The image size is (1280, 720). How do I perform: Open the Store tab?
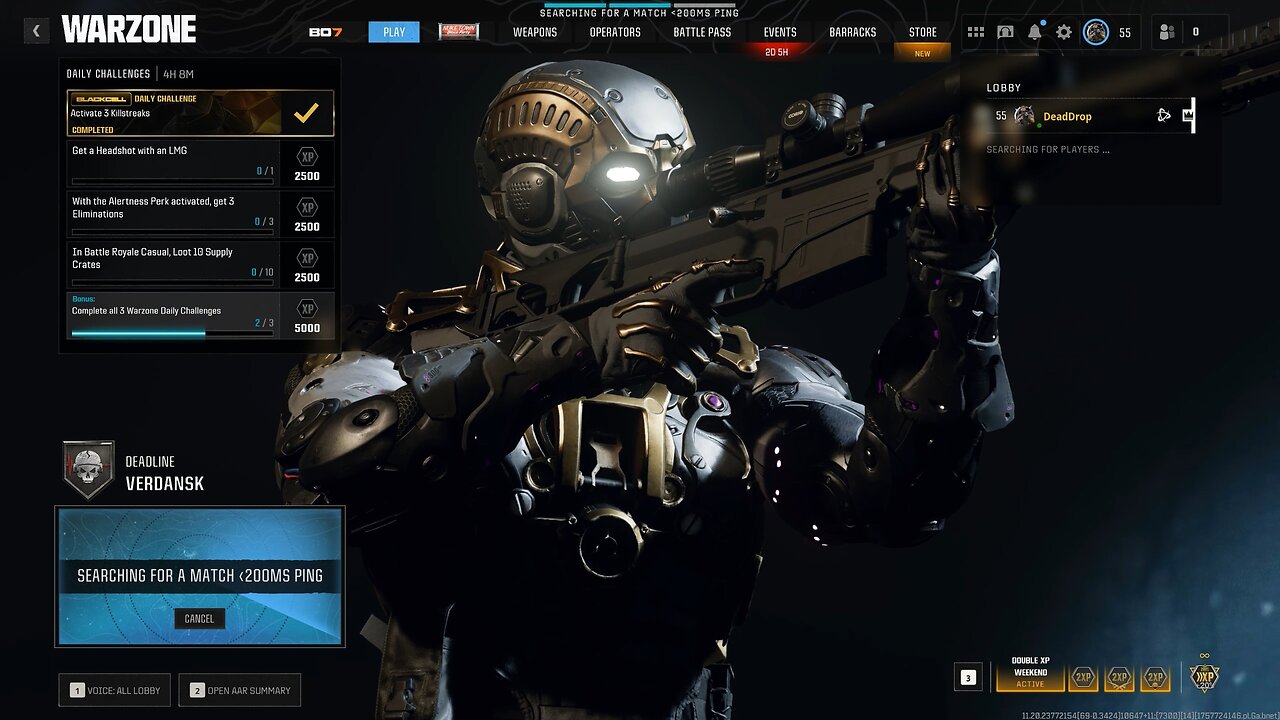pos(922,32)
